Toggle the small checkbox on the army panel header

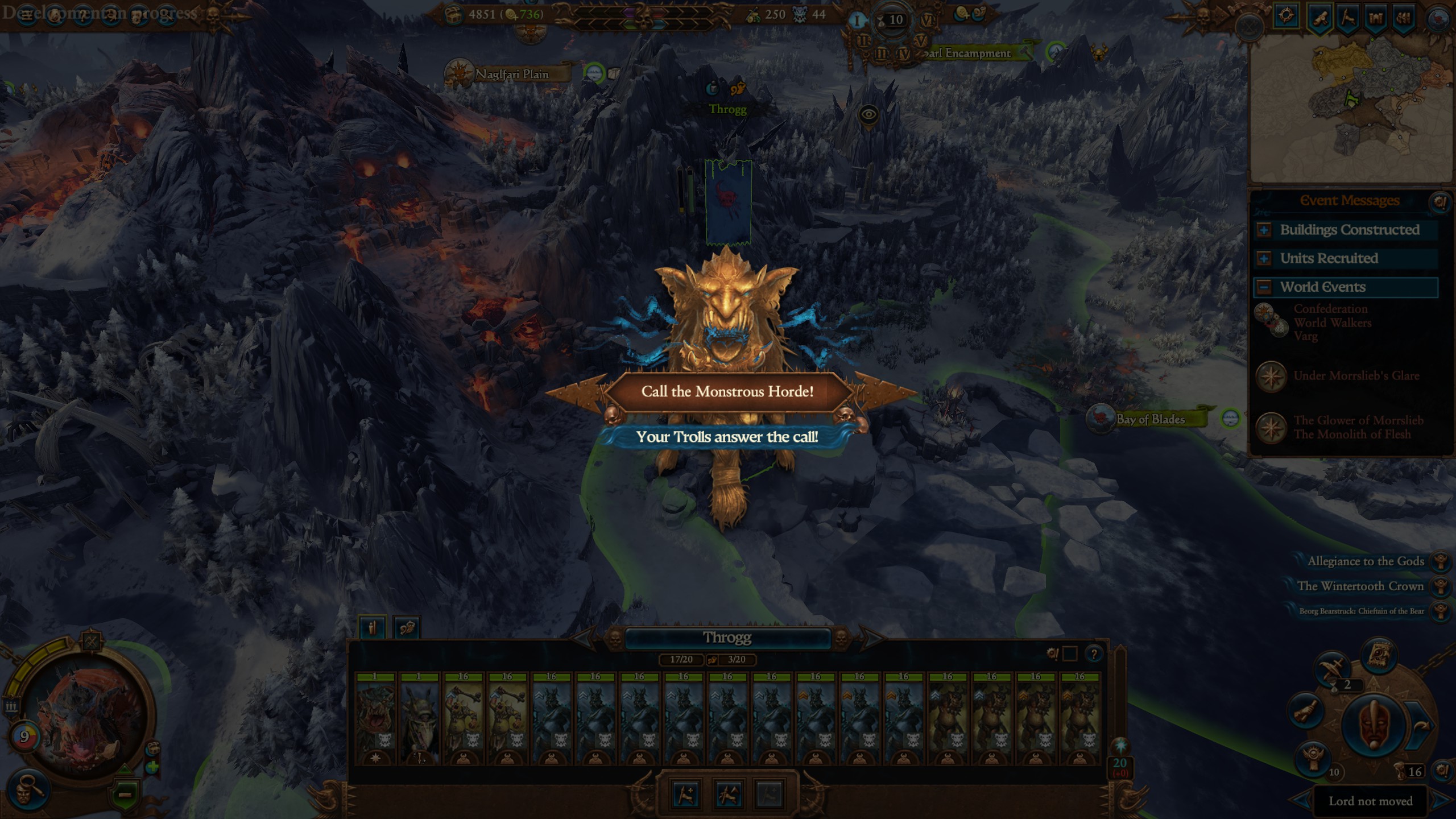point(1068,654)
